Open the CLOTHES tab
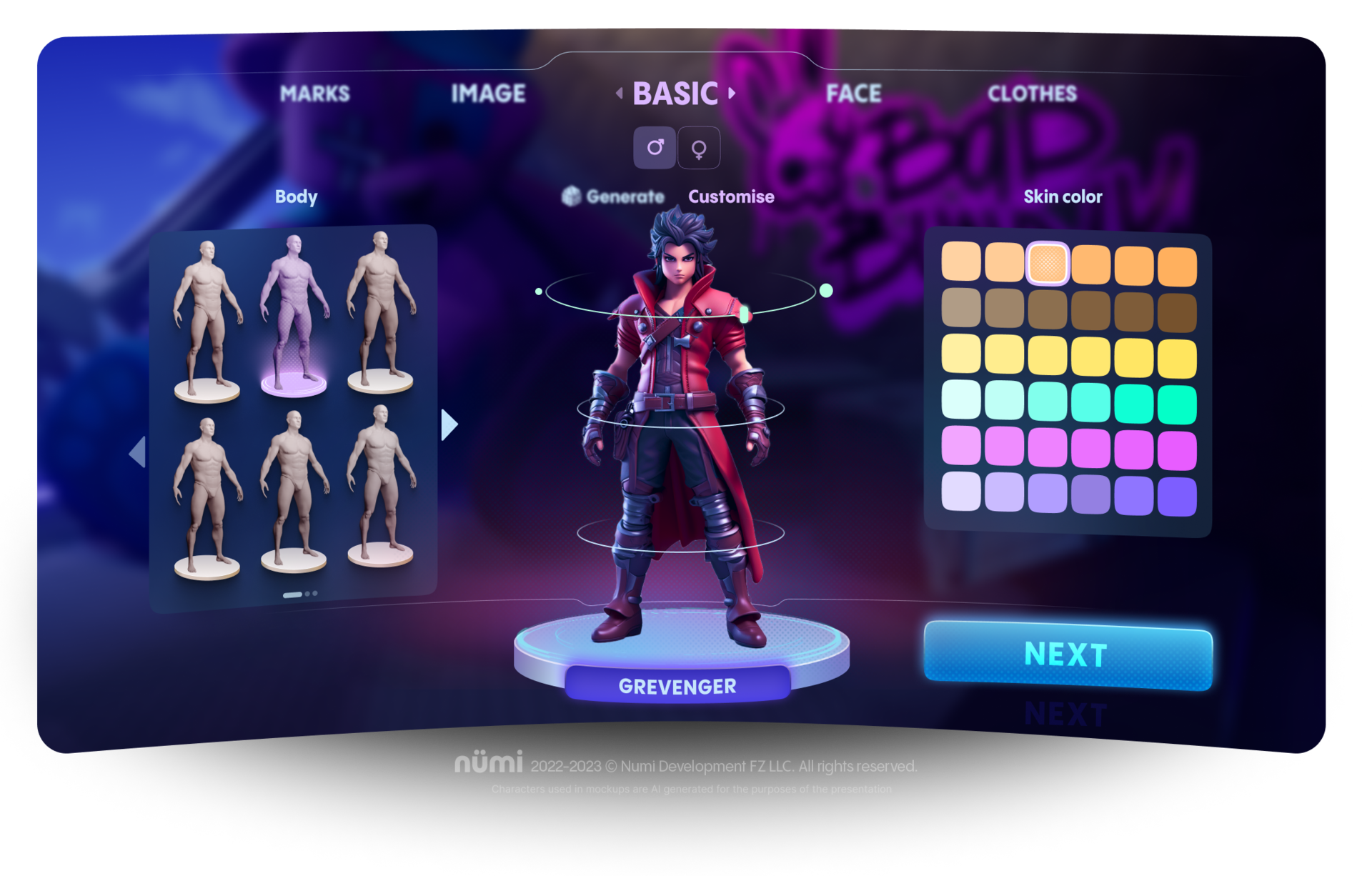Viewport: 1372px width, 876px height. pyautogui.click(x=1032, y=94)
